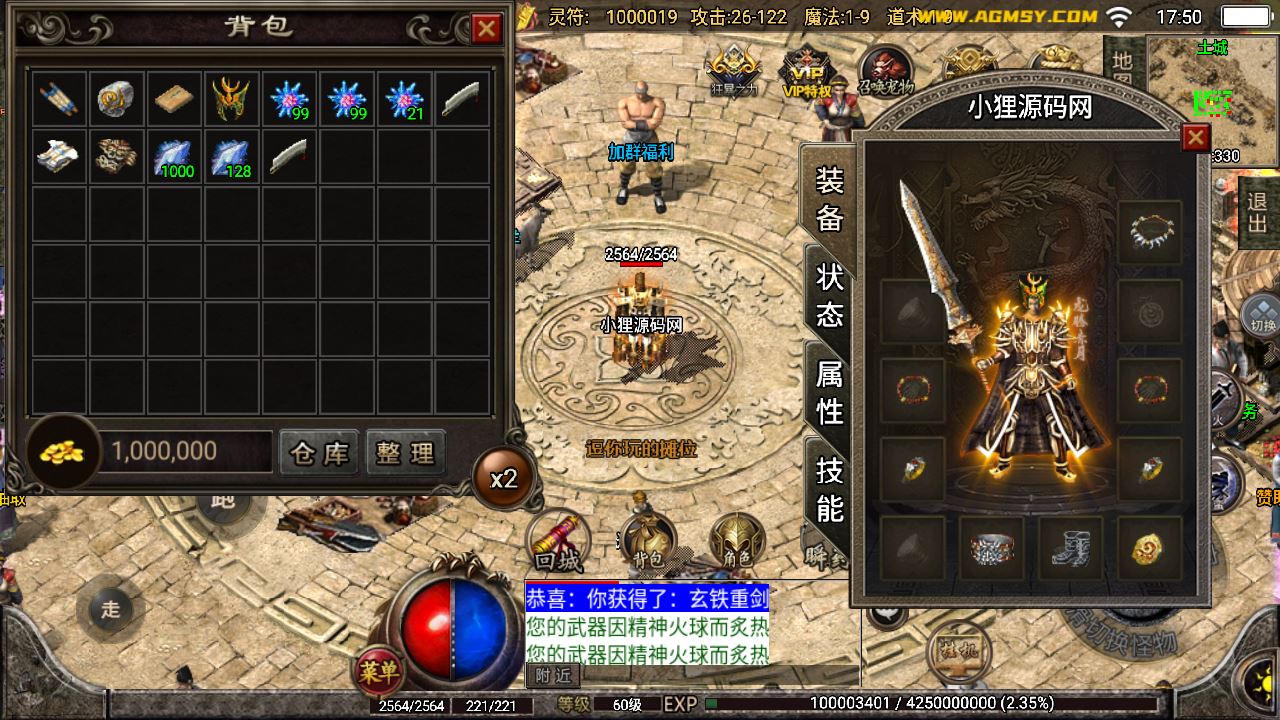Open the 背包 bag icon
Image resolution: width=1280 pixels, height=720 pixels.
(x=648, y=542)
